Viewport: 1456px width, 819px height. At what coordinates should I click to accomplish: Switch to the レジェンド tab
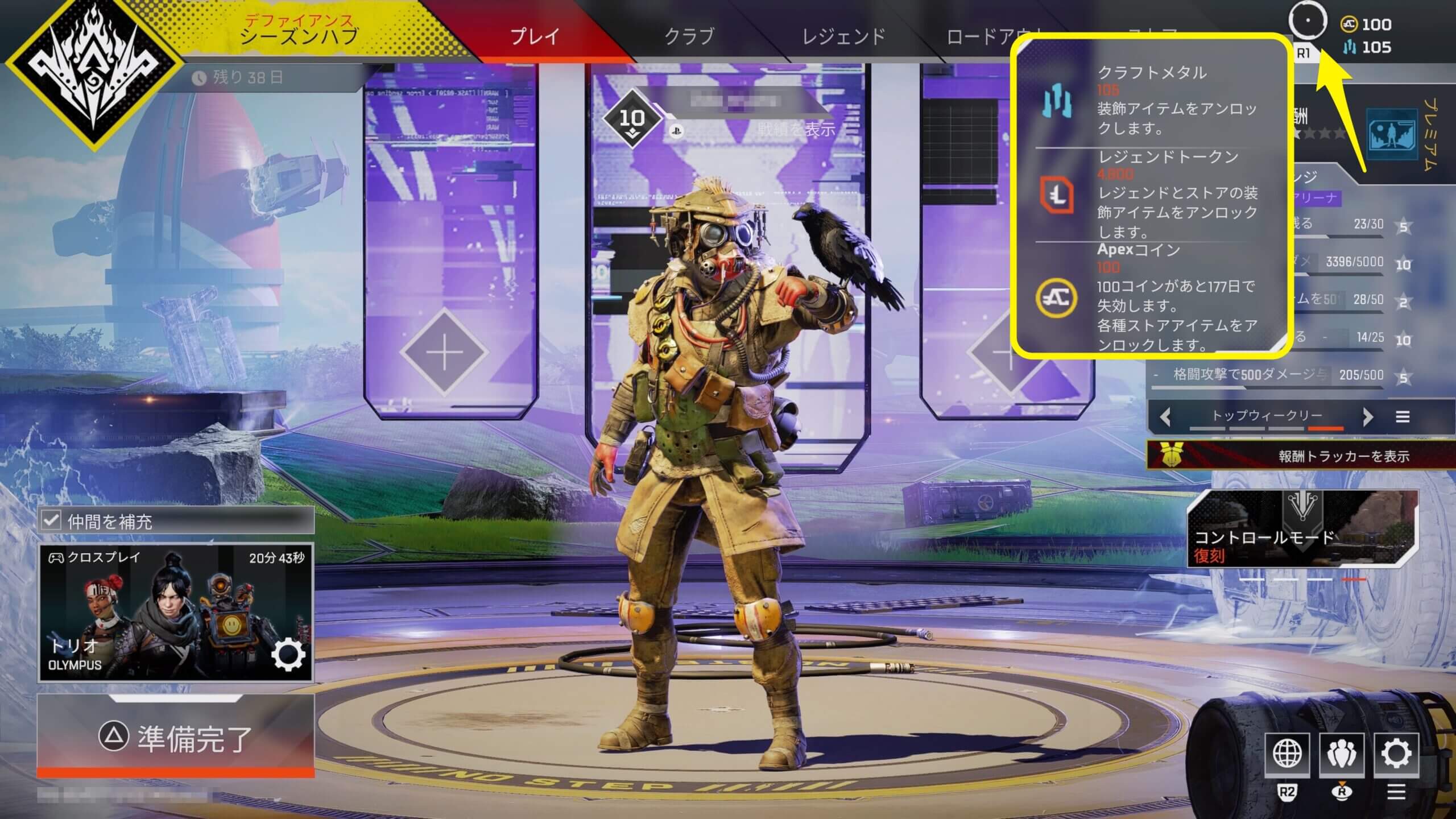[843, 36]
